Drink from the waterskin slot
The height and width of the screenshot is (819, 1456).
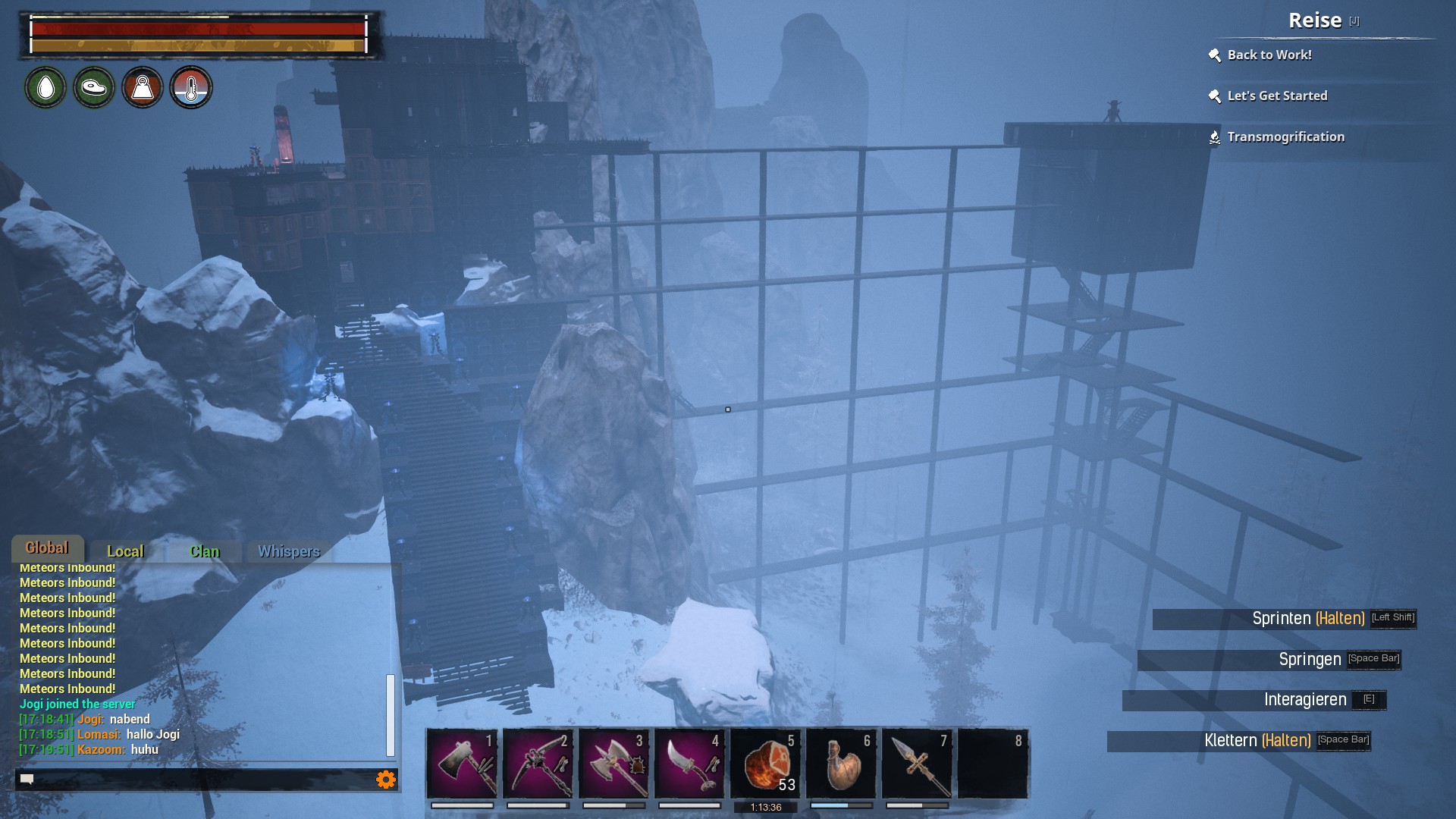841,763
